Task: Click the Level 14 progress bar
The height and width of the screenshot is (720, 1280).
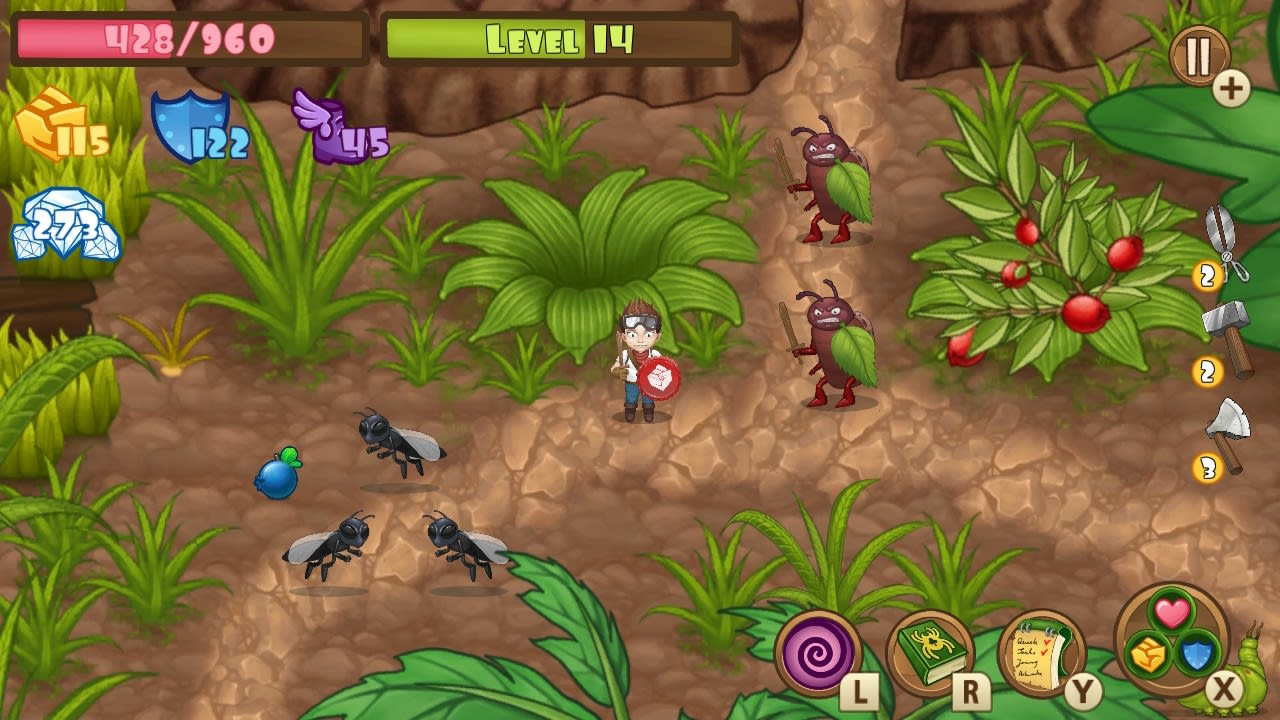Action: coord(558,37)
